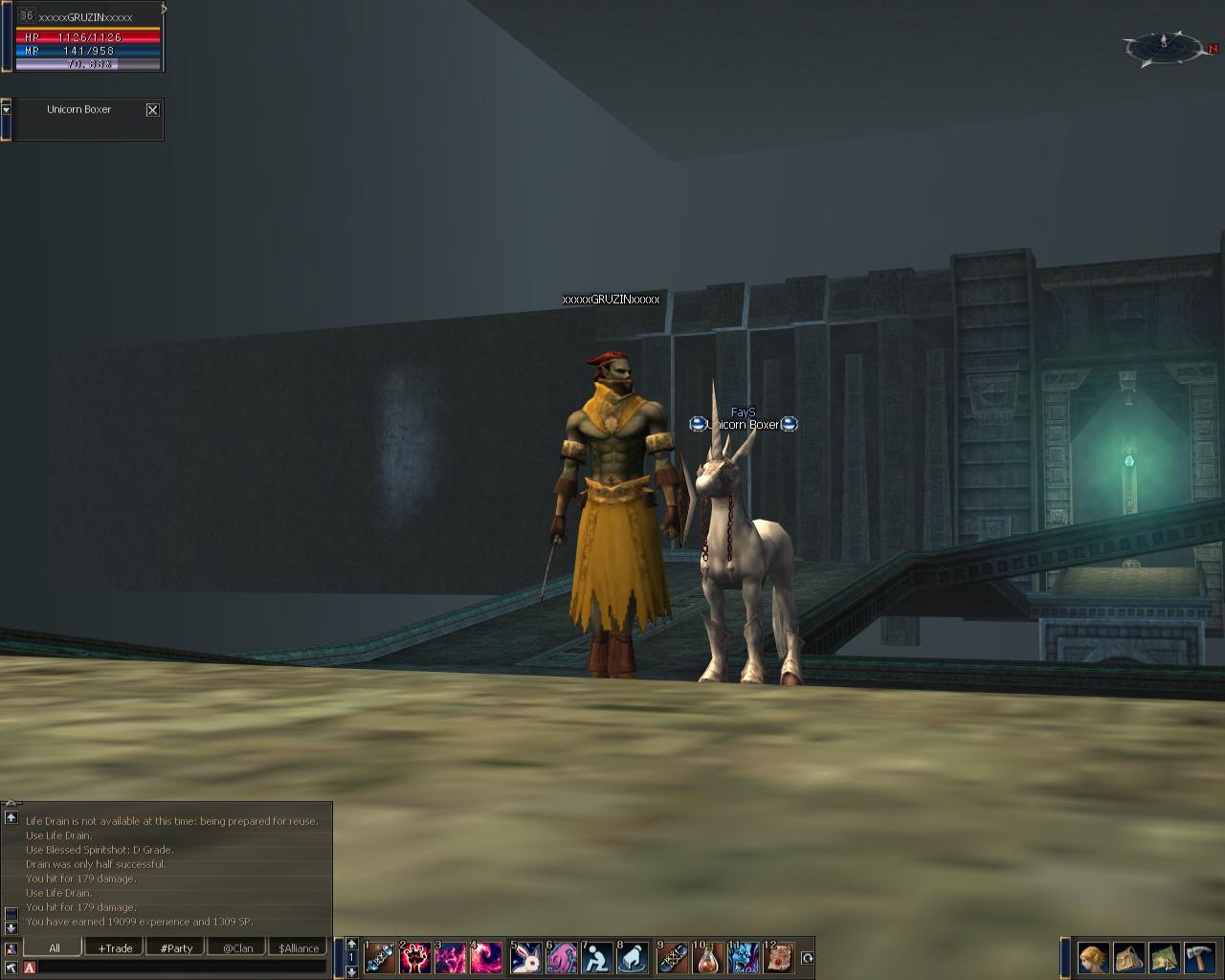Open the character status portrait icon

point(1093,957)
